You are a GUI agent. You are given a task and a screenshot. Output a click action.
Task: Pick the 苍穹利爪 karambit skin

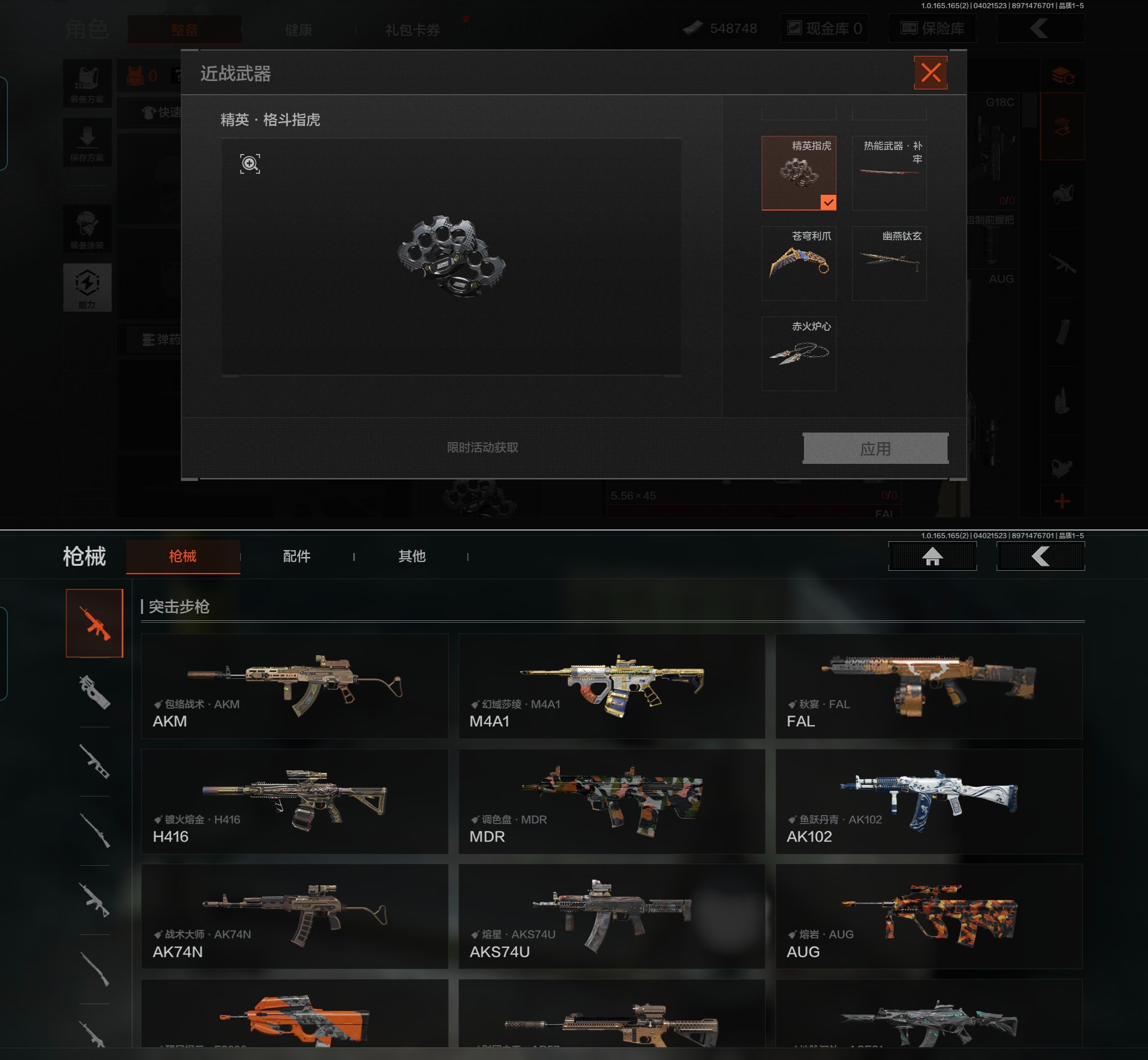798,263
